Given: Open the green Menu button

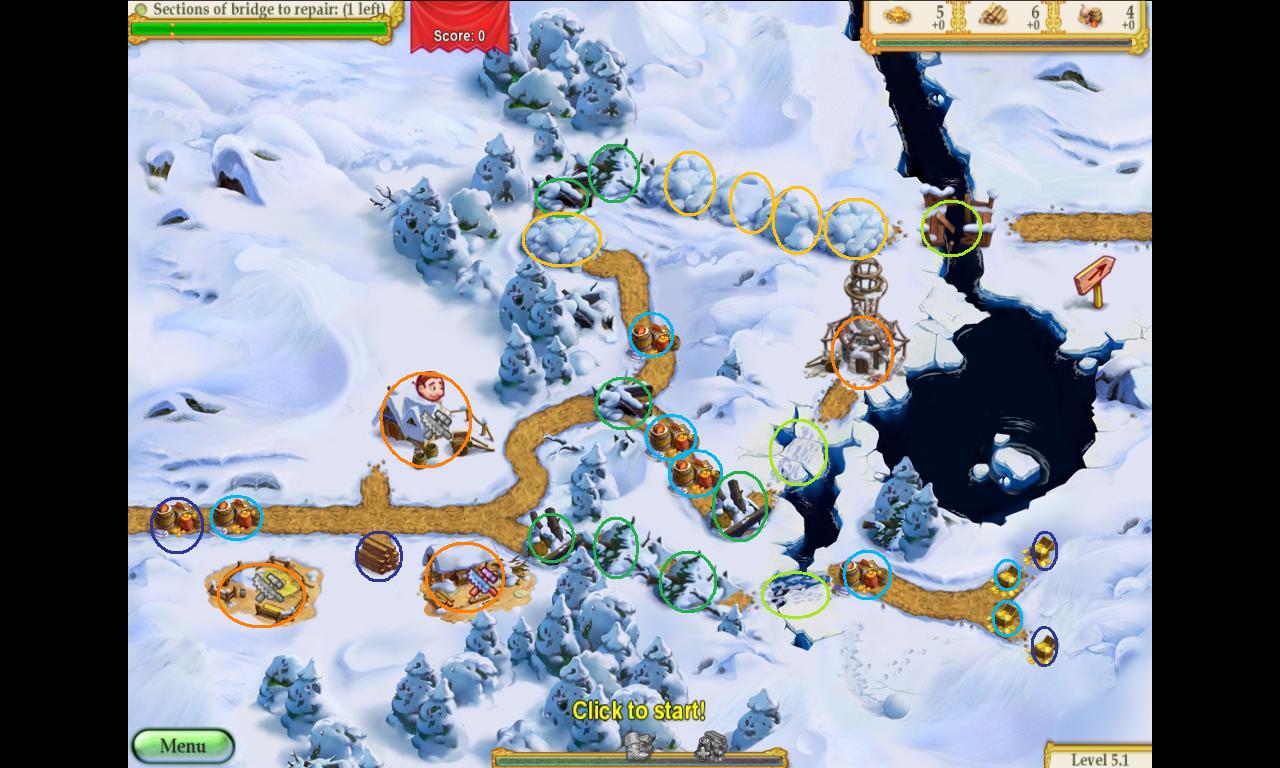Looking at the screenshot, I should coord(183,745).
